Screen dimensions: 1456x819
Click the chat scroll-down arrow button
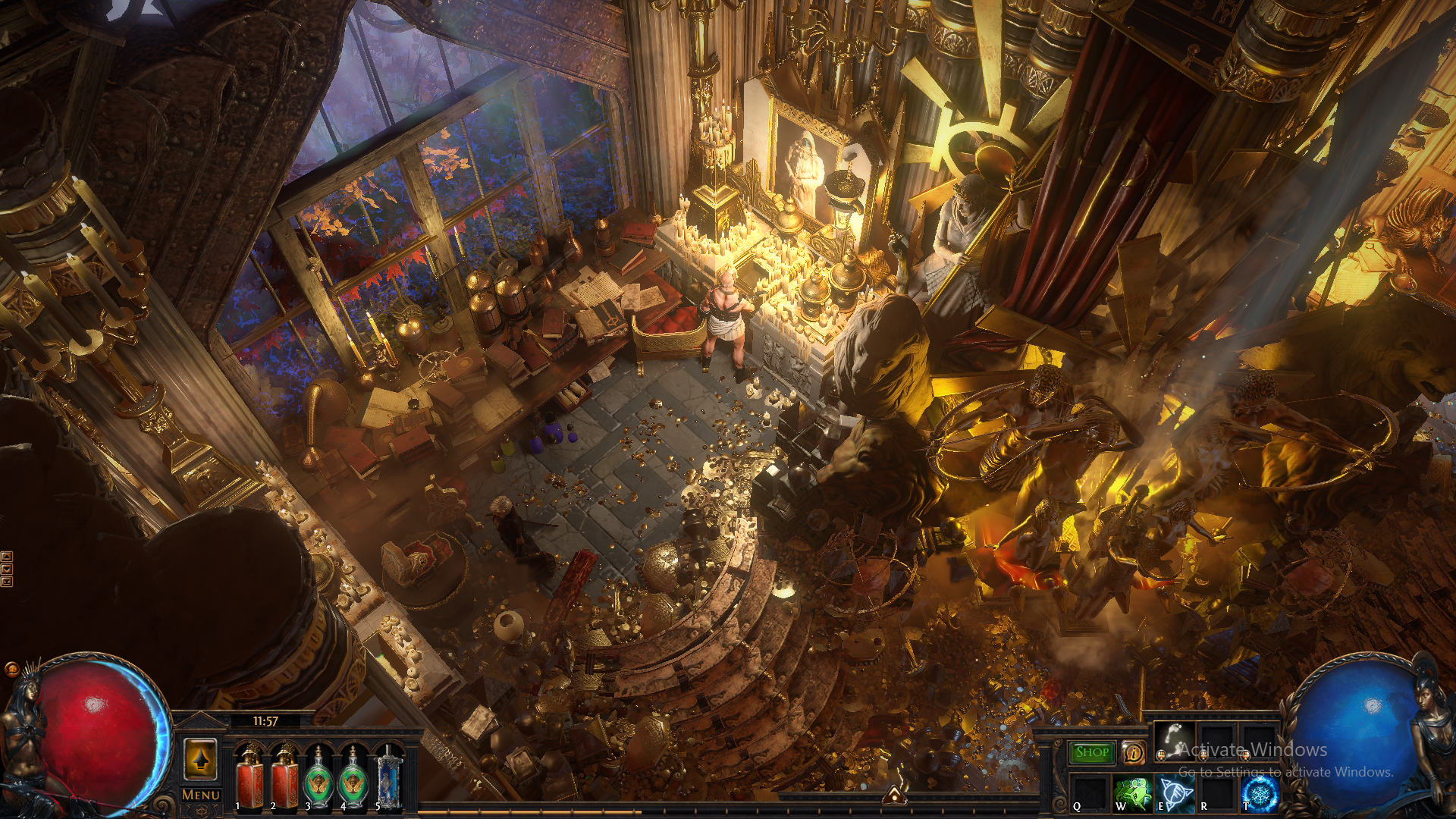click(x=7, y=569)
